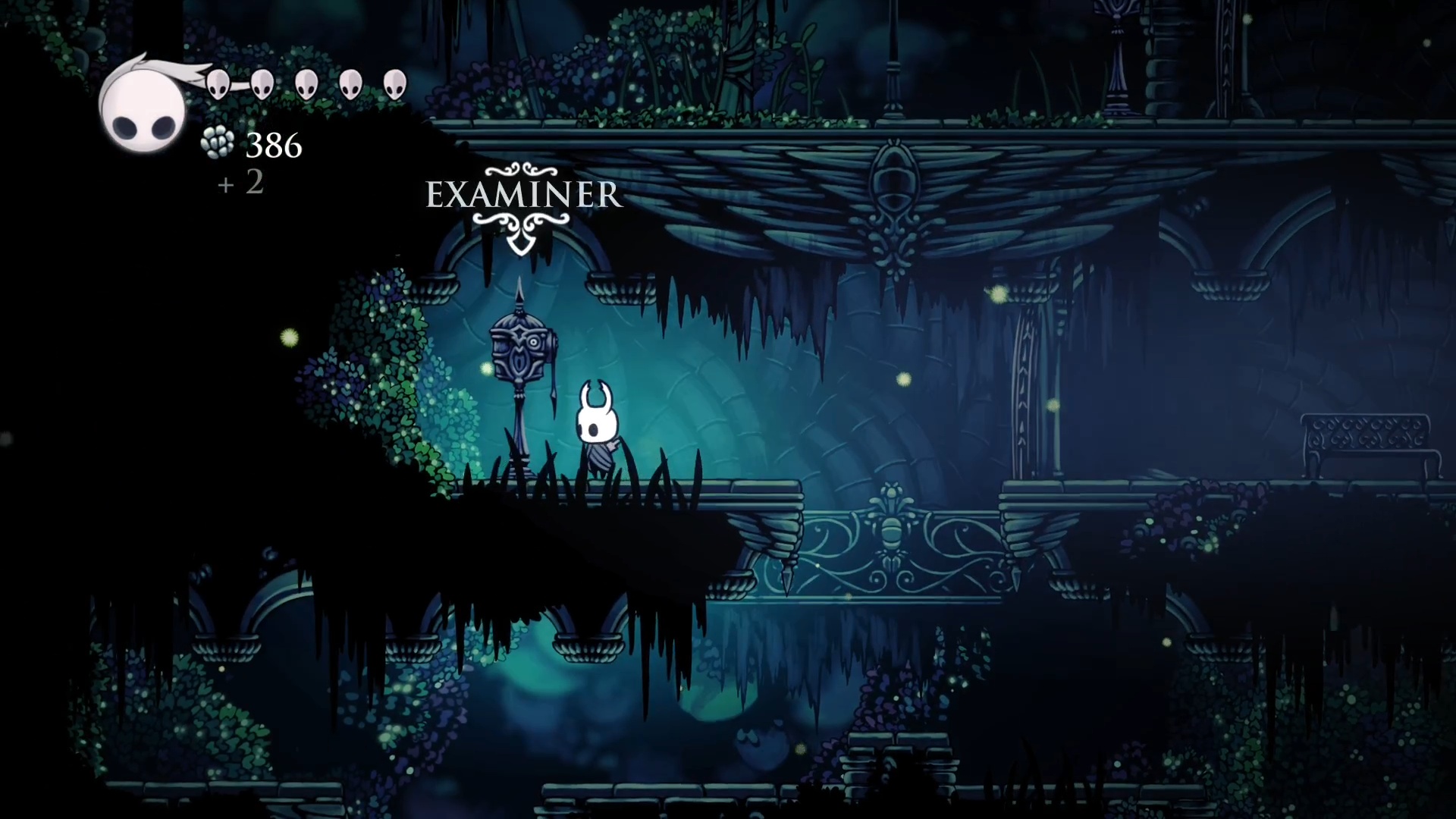
Task: Select the Examiner interaction prompt
Action: (x=523, y=196)
